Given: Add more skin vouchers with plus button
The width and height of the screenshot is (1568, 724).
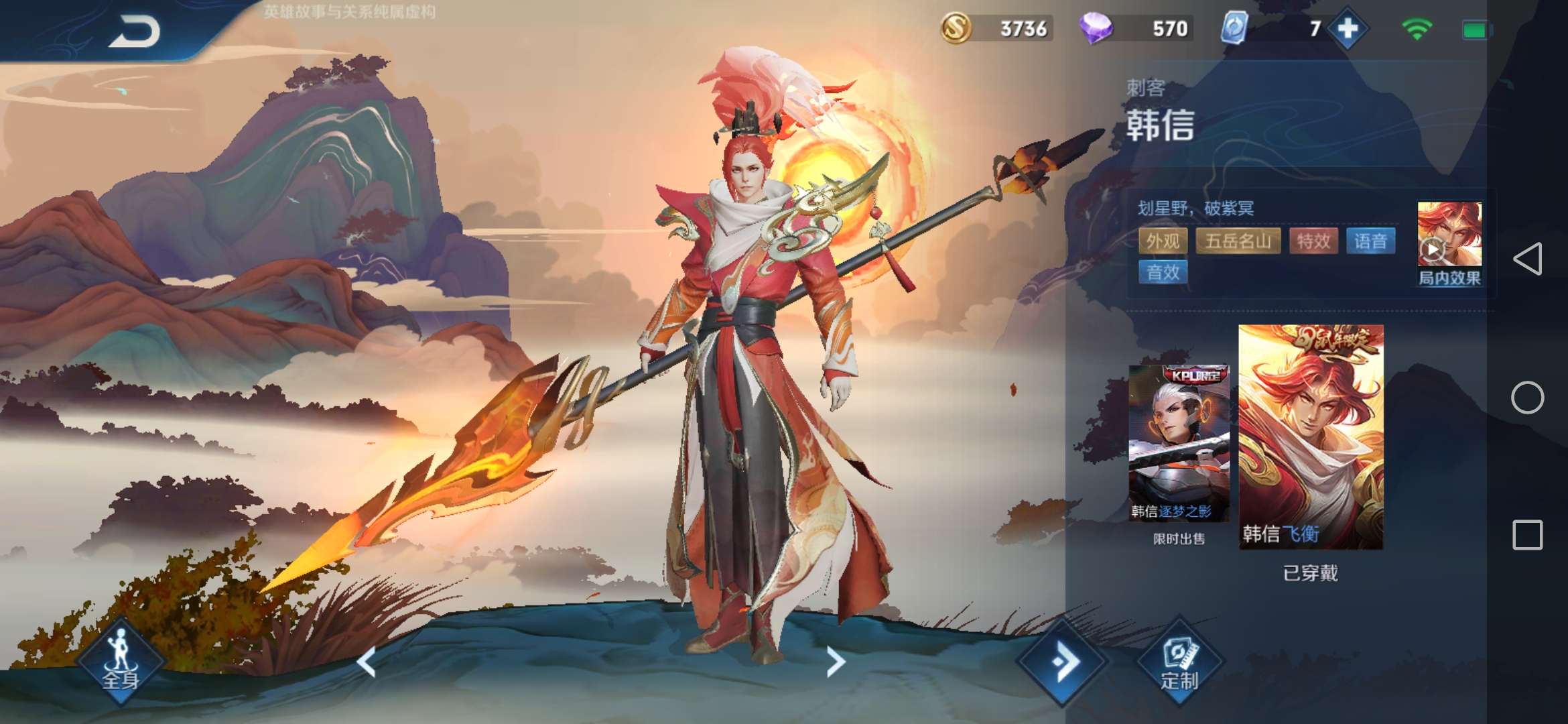Looking at the screenshot, I should click(1348, 29).
